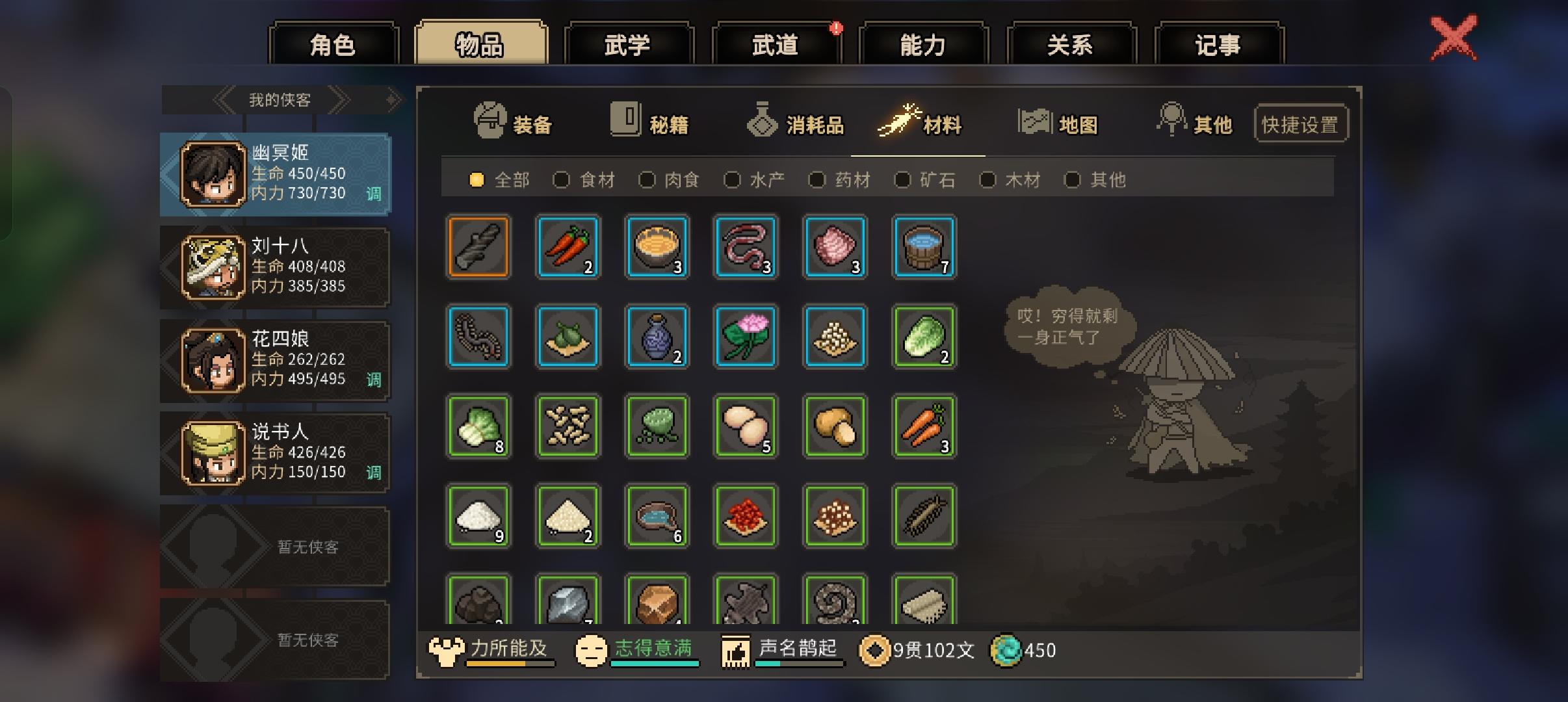The height and width of the screenshot is (702, 1568).
Task: Open the 调 option beside 花四娘
Action: 373,380
